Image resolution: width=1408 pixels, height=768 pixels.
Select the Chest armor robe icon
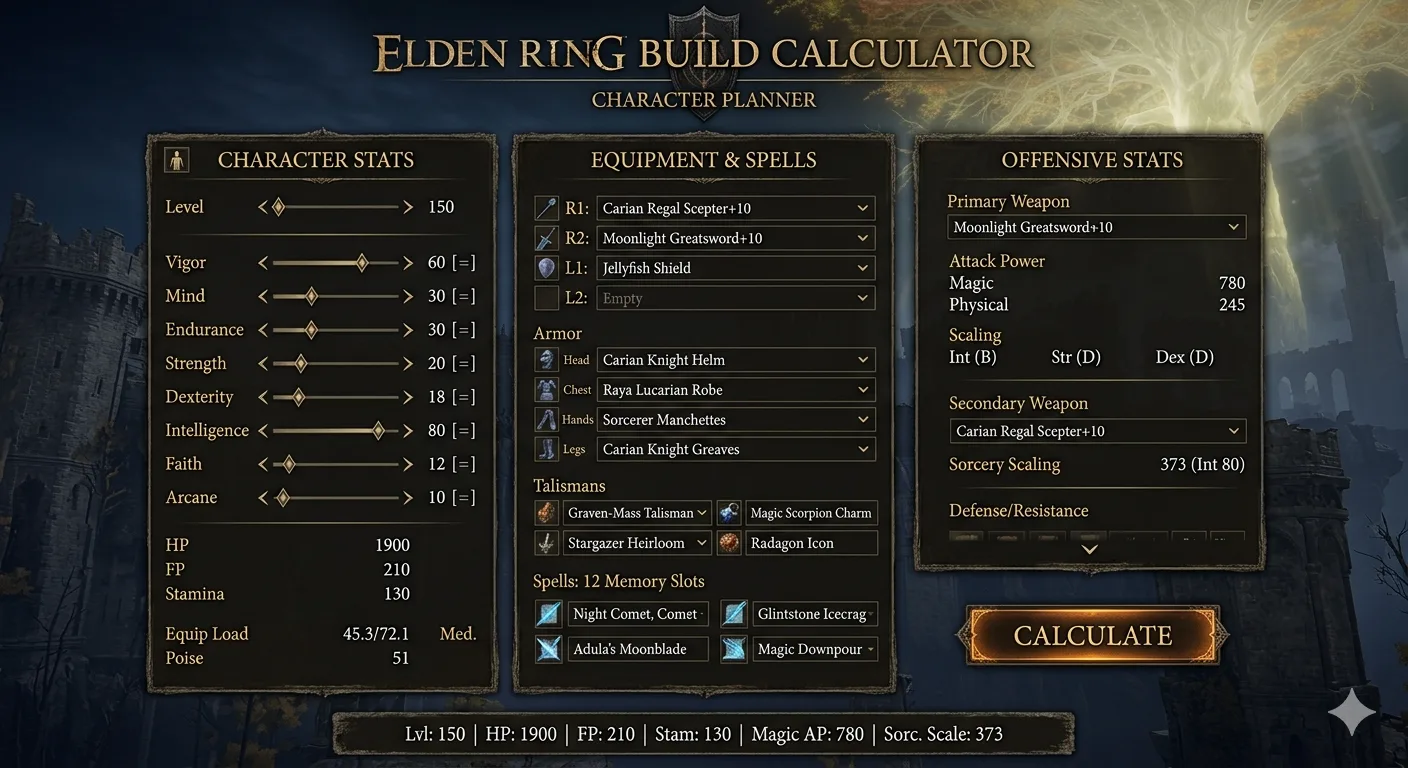click(x=546, y=389)
